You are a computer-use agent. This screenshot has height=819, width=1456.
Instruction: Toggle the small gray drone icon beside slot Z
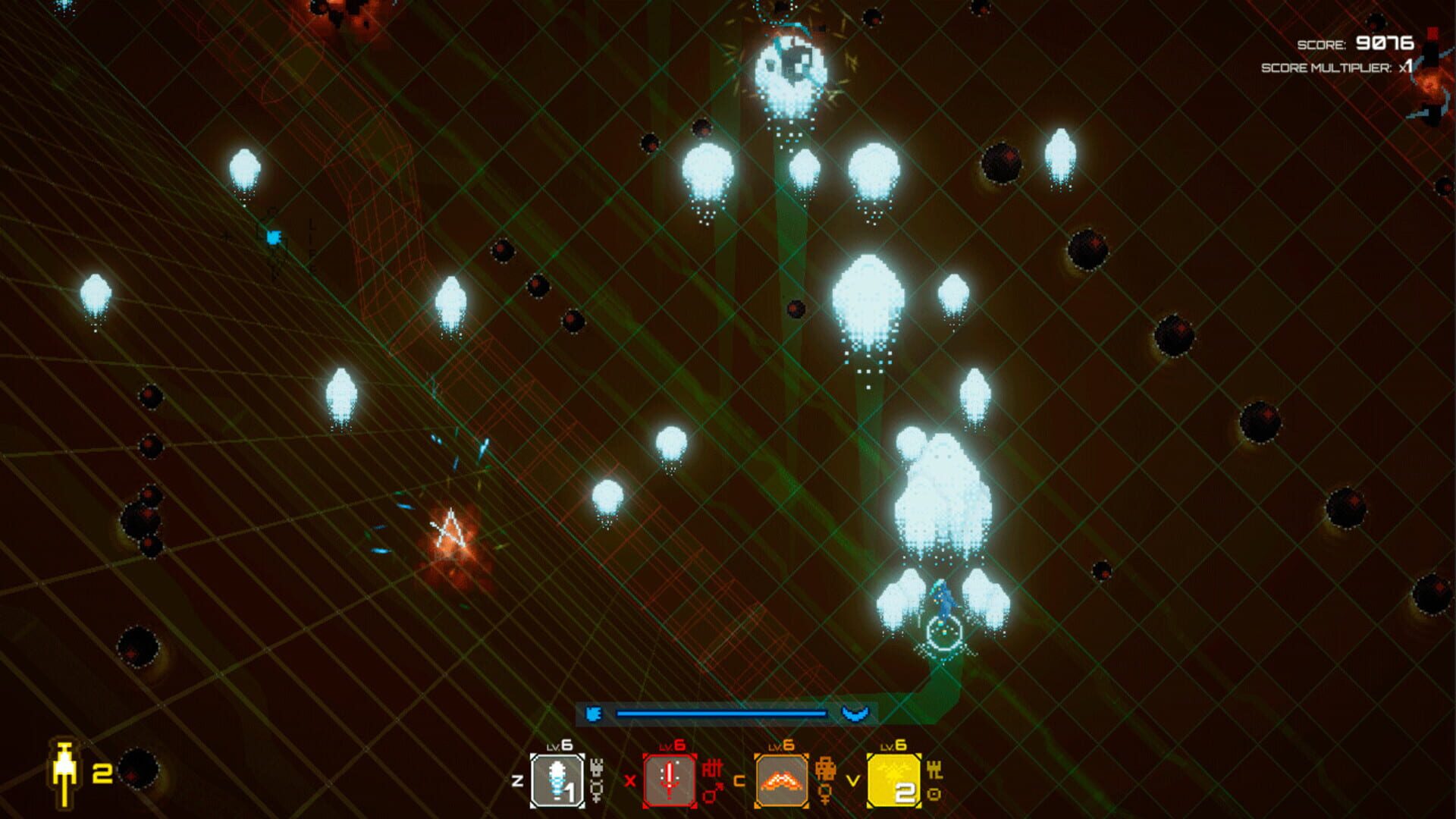tap(597, 766)
